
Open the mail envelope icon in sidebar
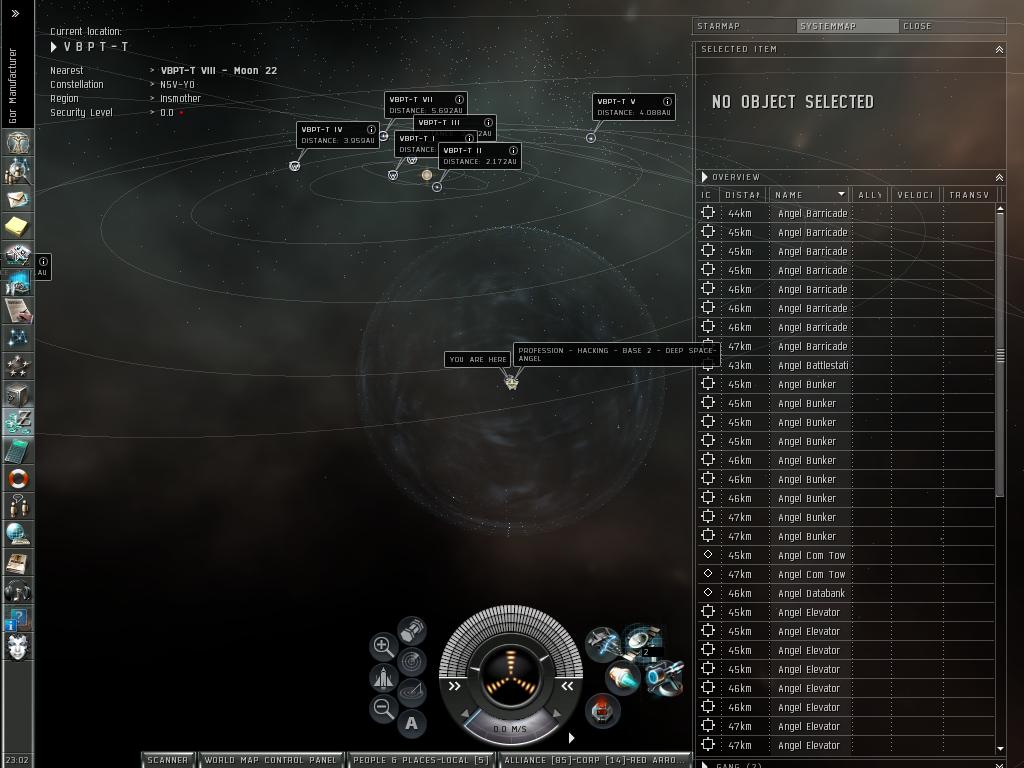[18, 200]
